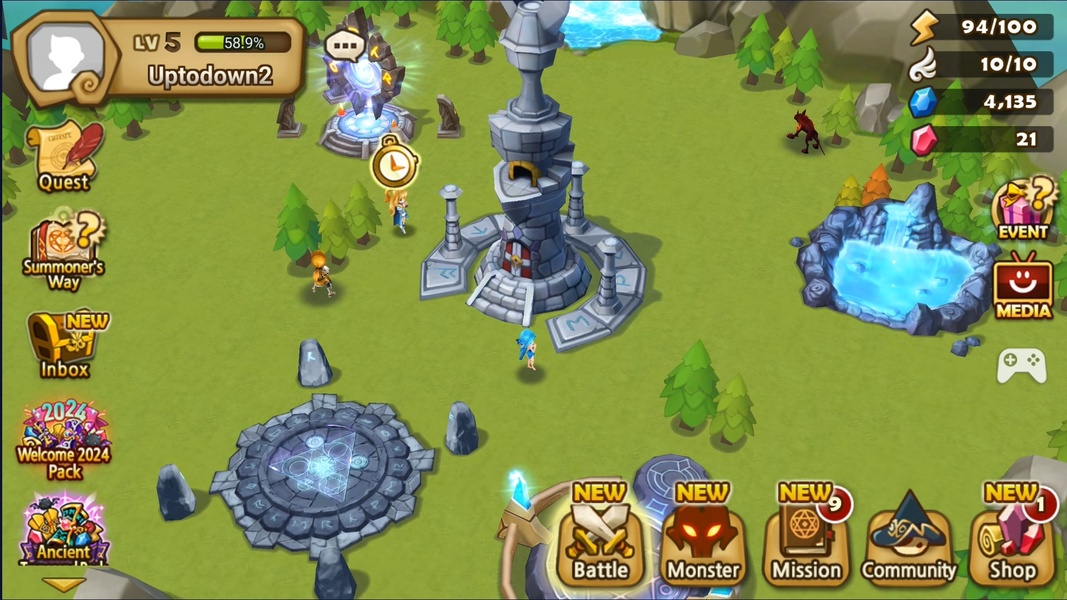
Task: Open the Quest scroll menu
Action: click(65, 156)
